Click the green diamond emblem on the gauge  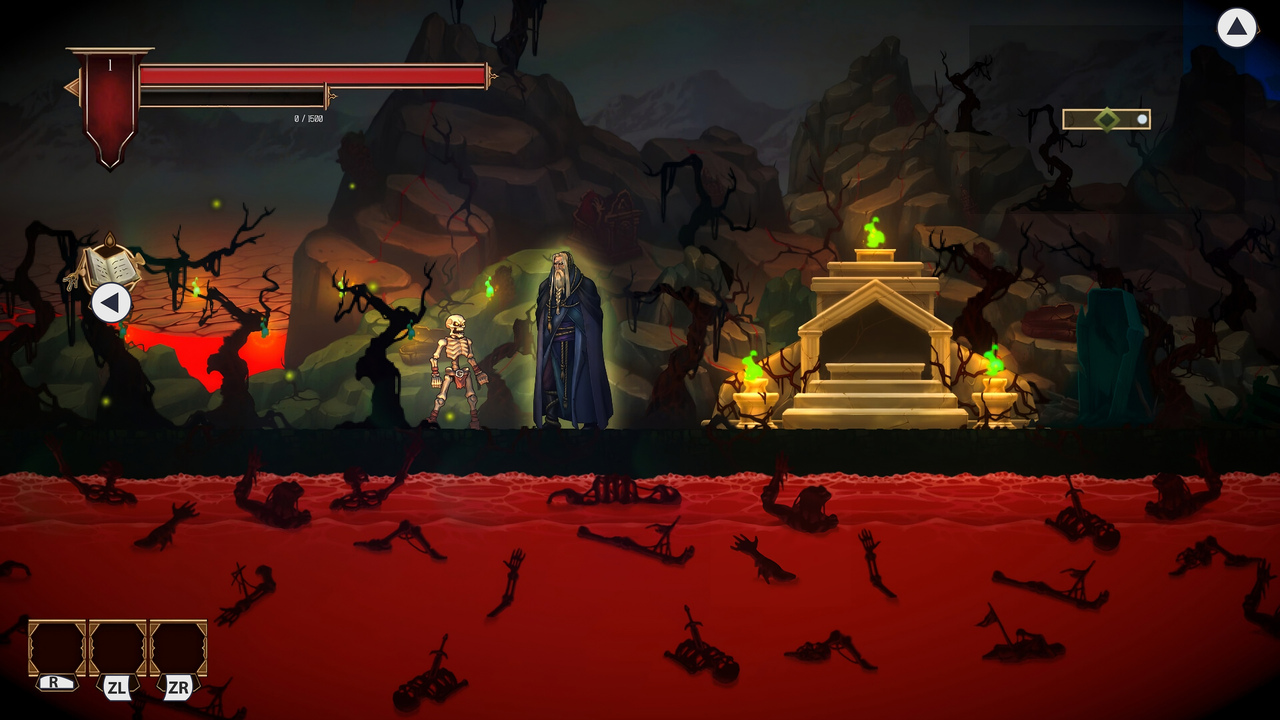(1106, 119)
